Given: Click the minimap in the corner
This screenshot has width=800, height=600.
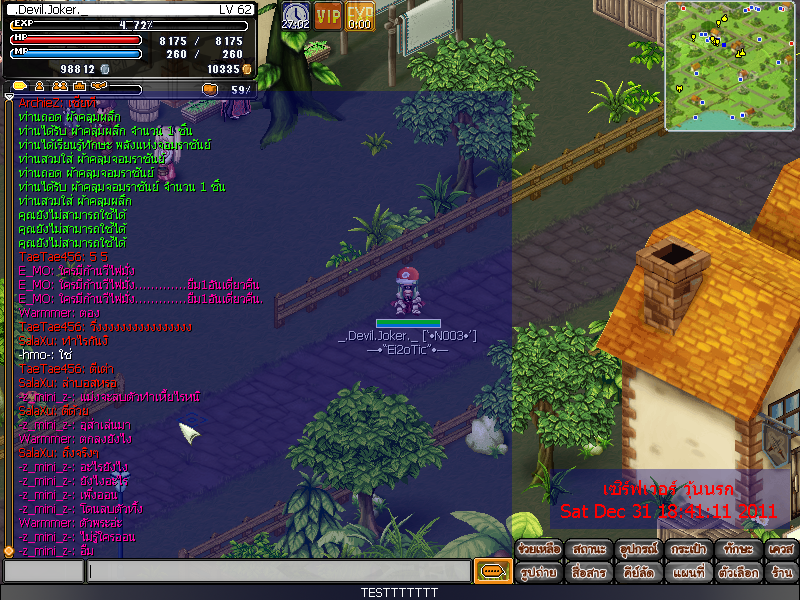Looking at the screenshot, I should 730,65.
